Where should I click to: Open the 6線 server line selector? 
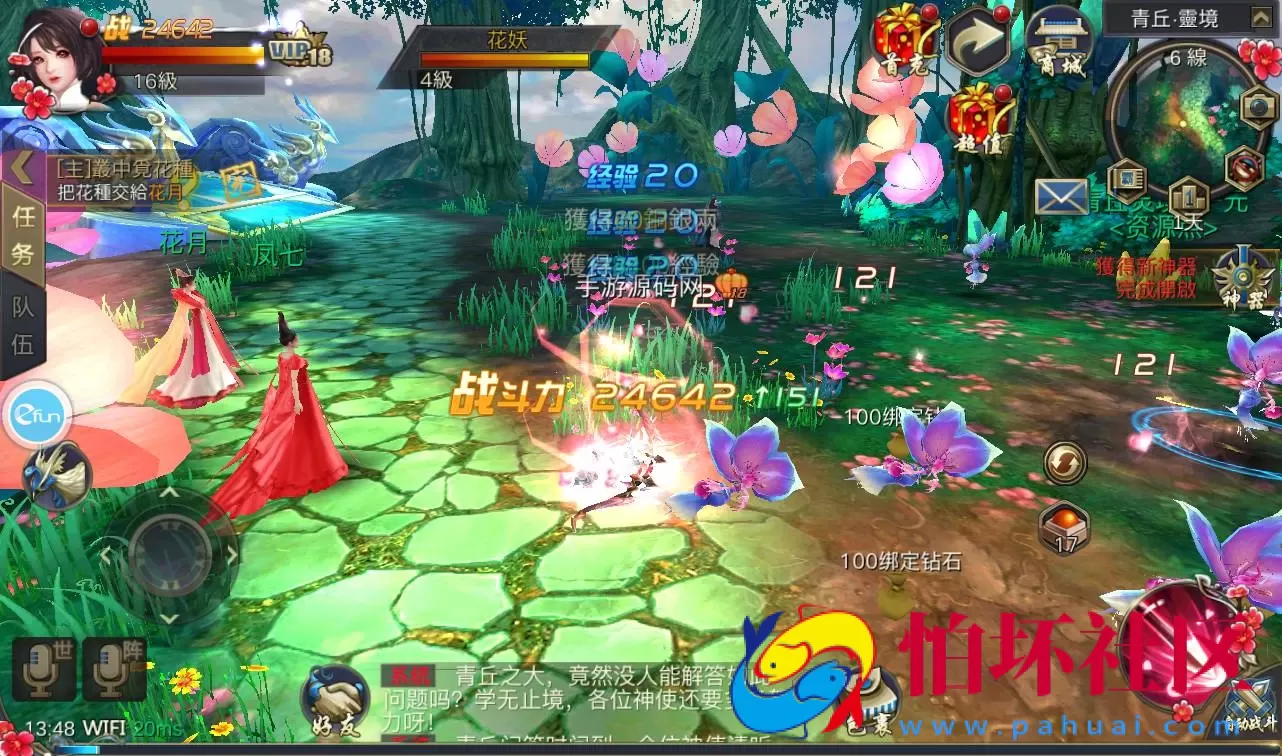[x=1188, y=58]
